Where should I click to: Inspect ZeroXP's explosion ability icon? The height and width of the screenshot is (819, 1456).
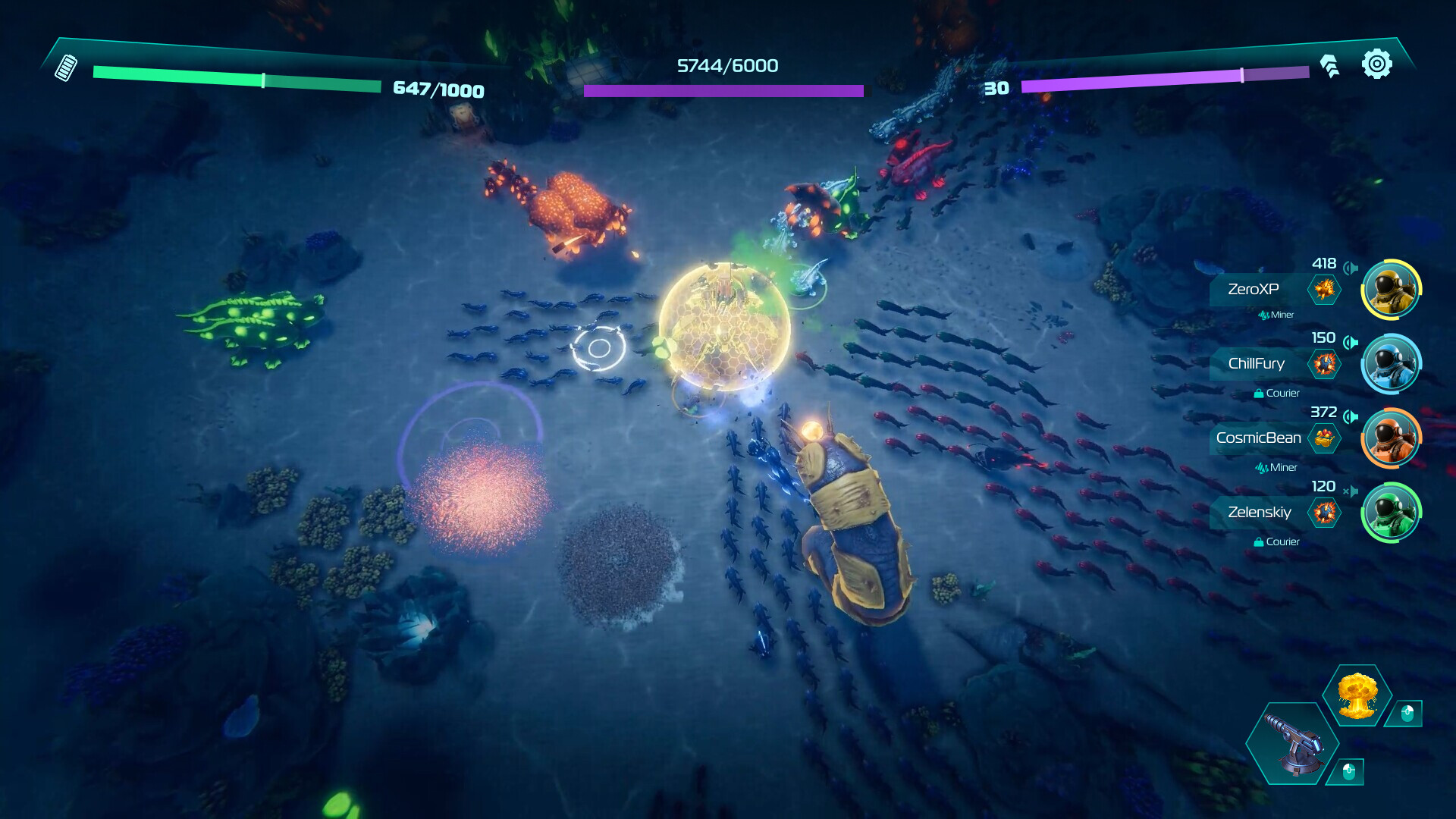(x=1324, y=290)
